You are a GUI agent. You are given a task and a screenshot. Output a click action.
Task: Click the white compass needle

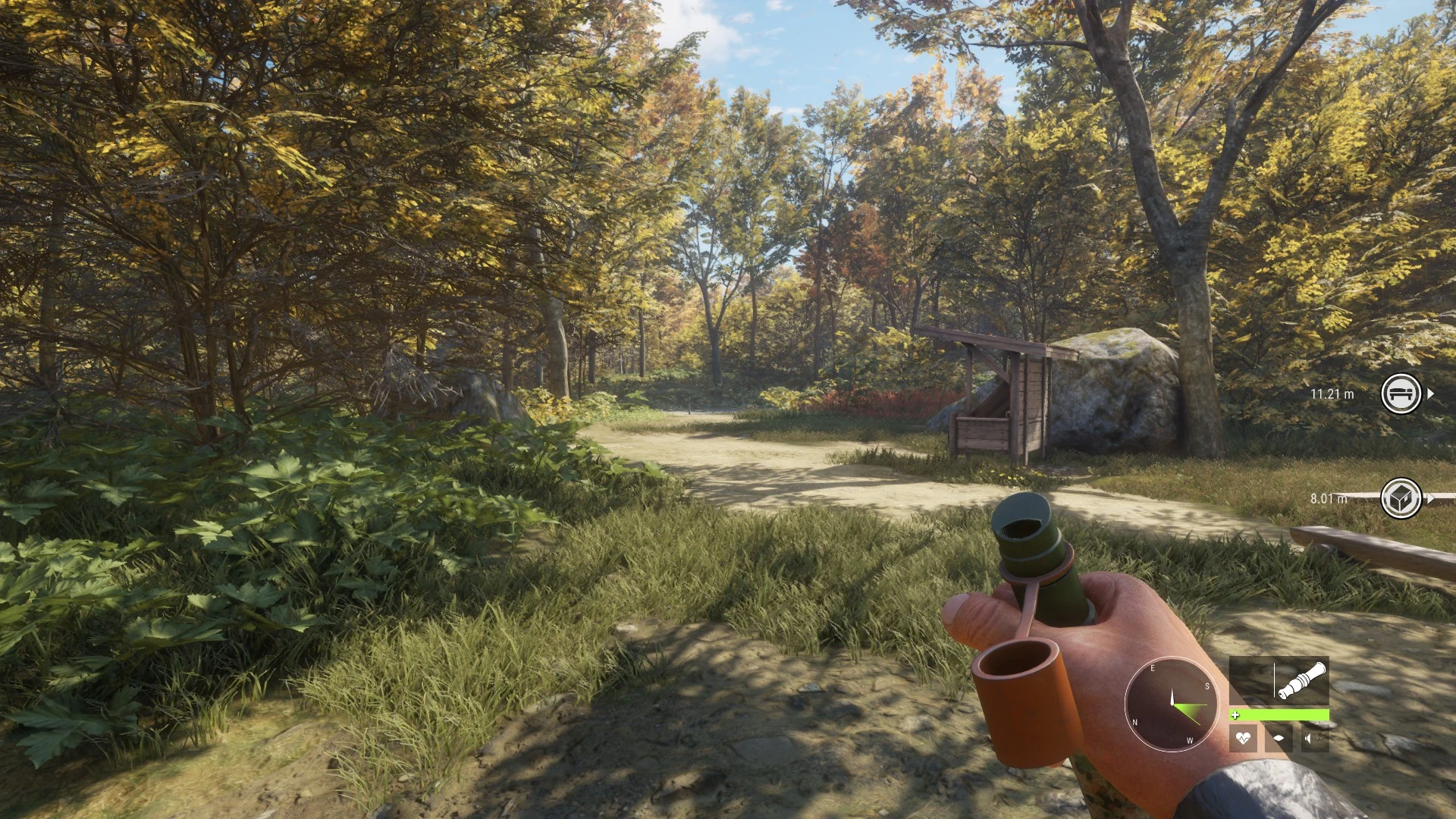[1172, 694]
